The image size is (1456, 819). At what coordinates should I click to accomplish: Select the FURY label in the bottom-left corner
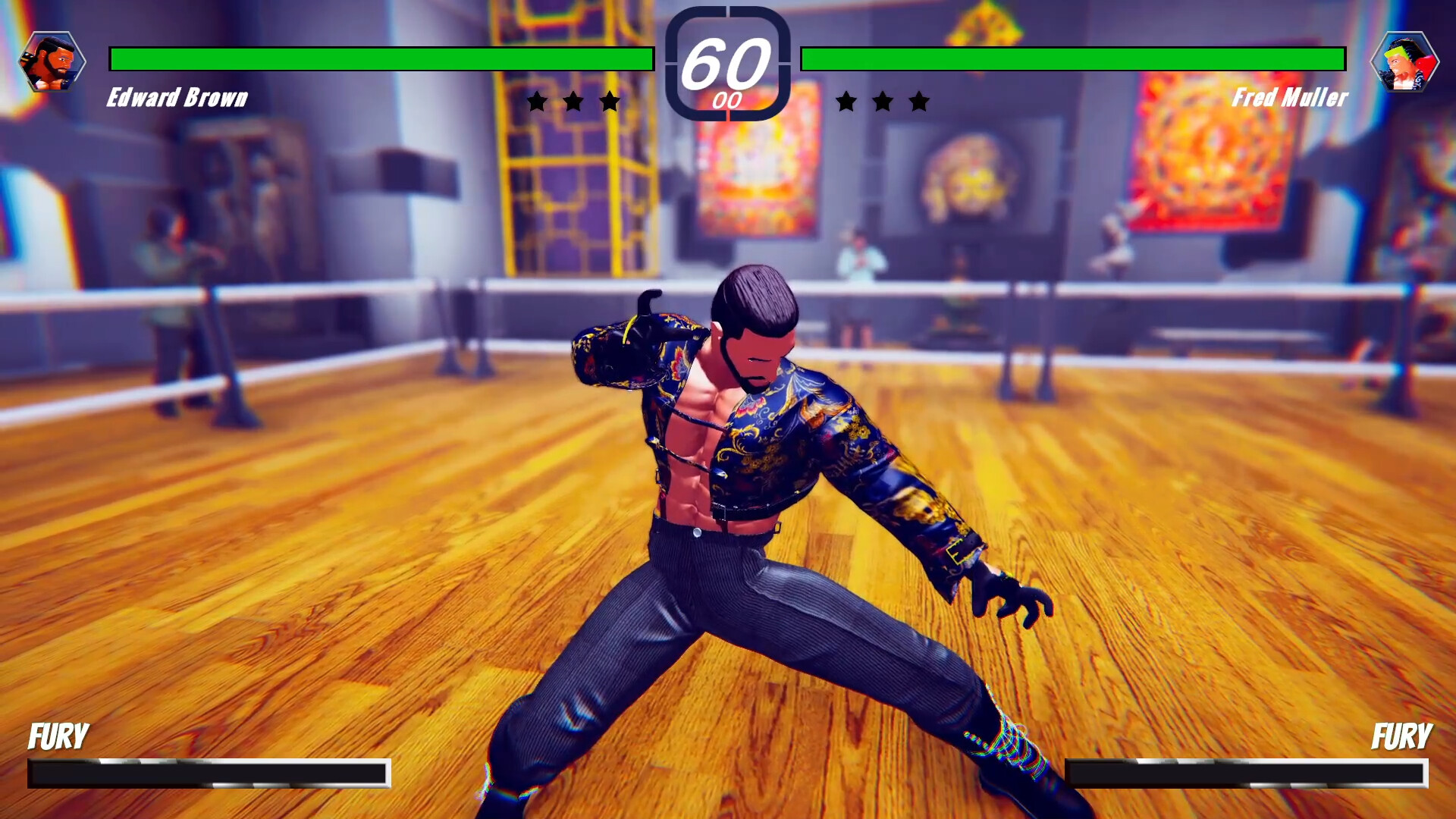pyautogui.click(x=58, y=736)
